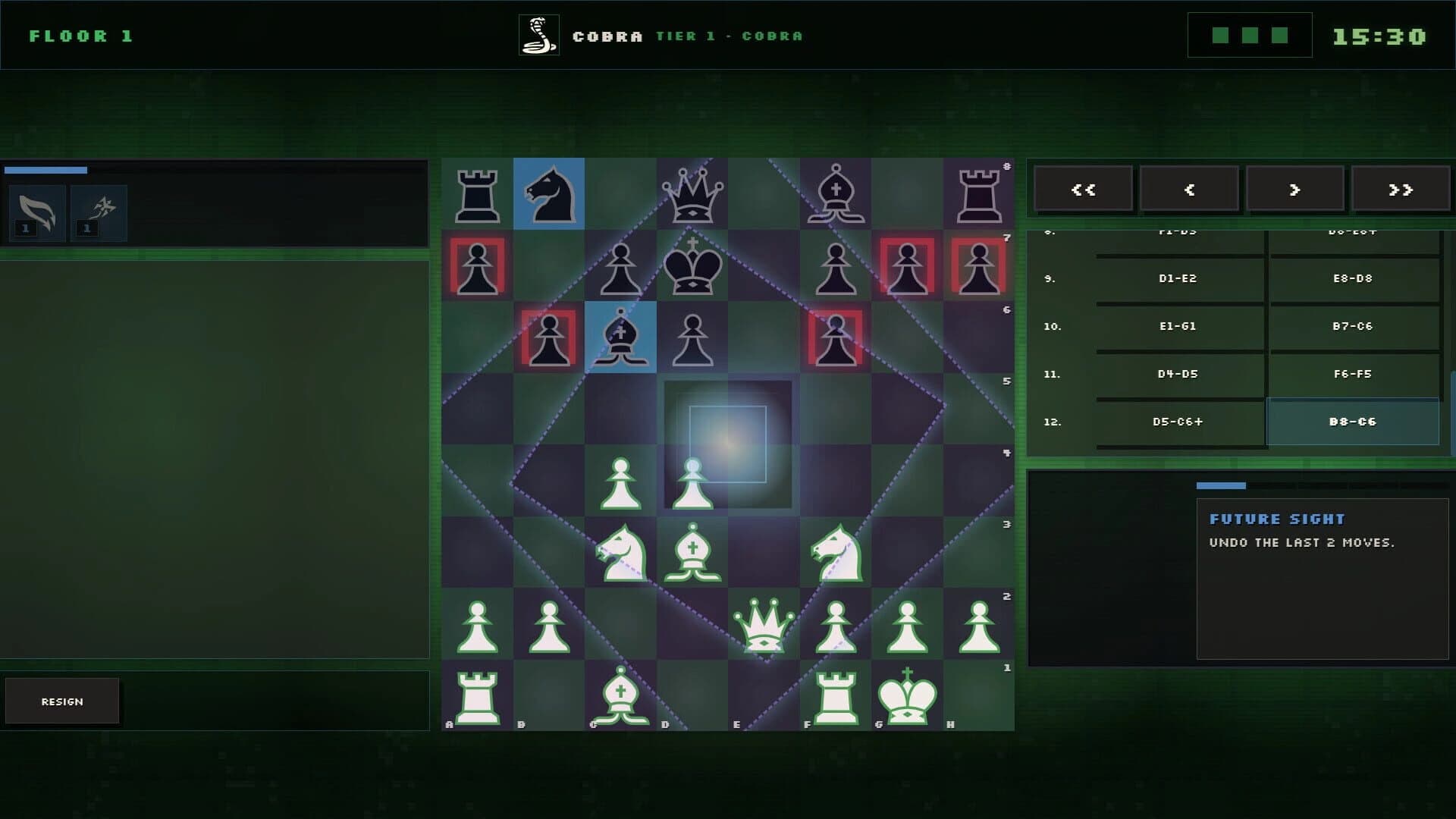Click the Resign button
Viewport: 1456px width, 819px height.
point(63,701)
